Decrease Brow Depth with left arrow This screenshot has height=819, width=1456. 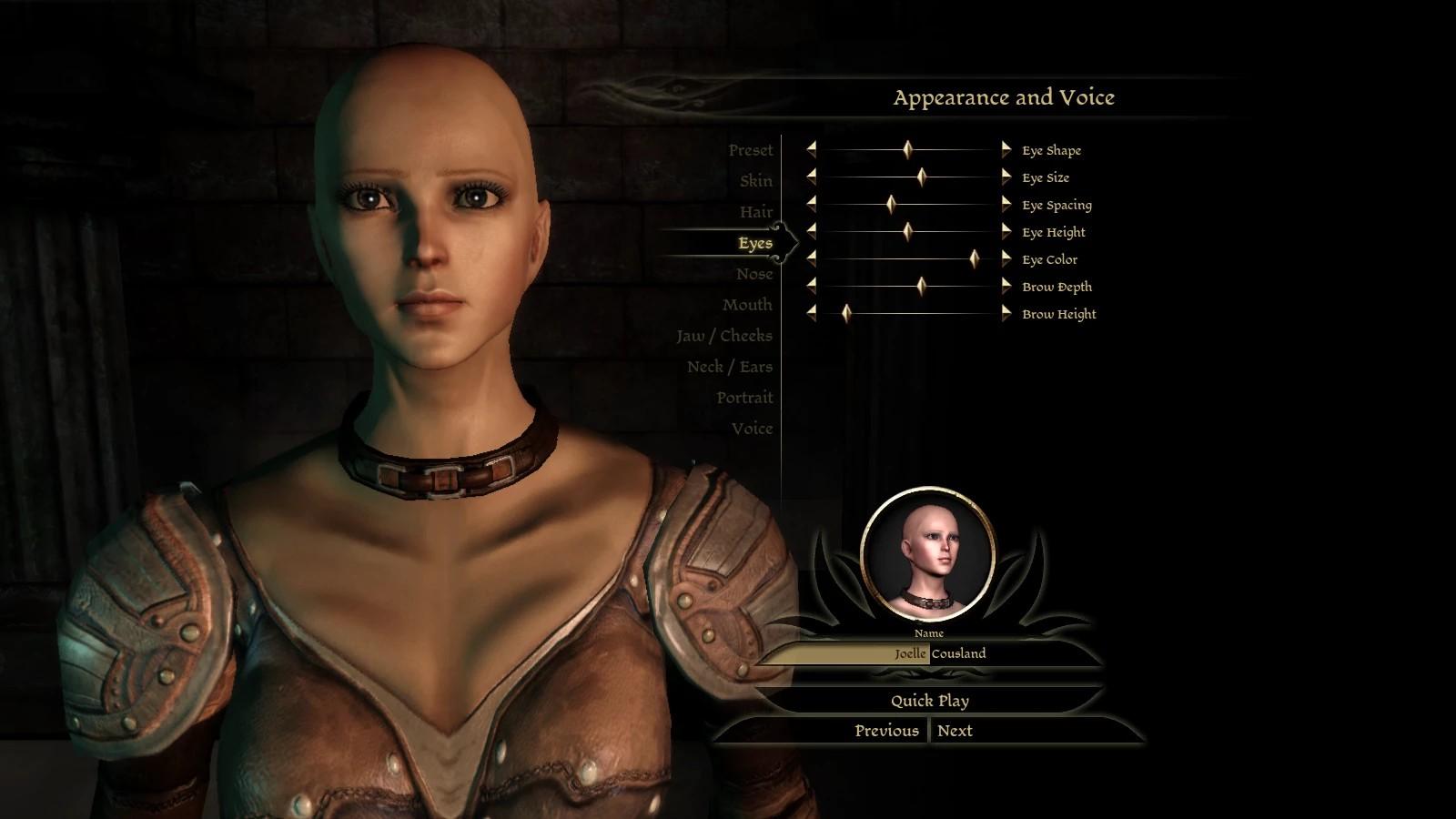point(811,286)
